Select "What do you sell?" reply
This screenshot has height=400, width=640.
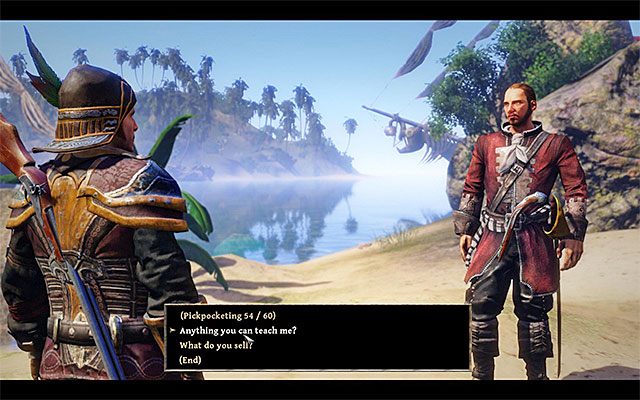point(217,345)
